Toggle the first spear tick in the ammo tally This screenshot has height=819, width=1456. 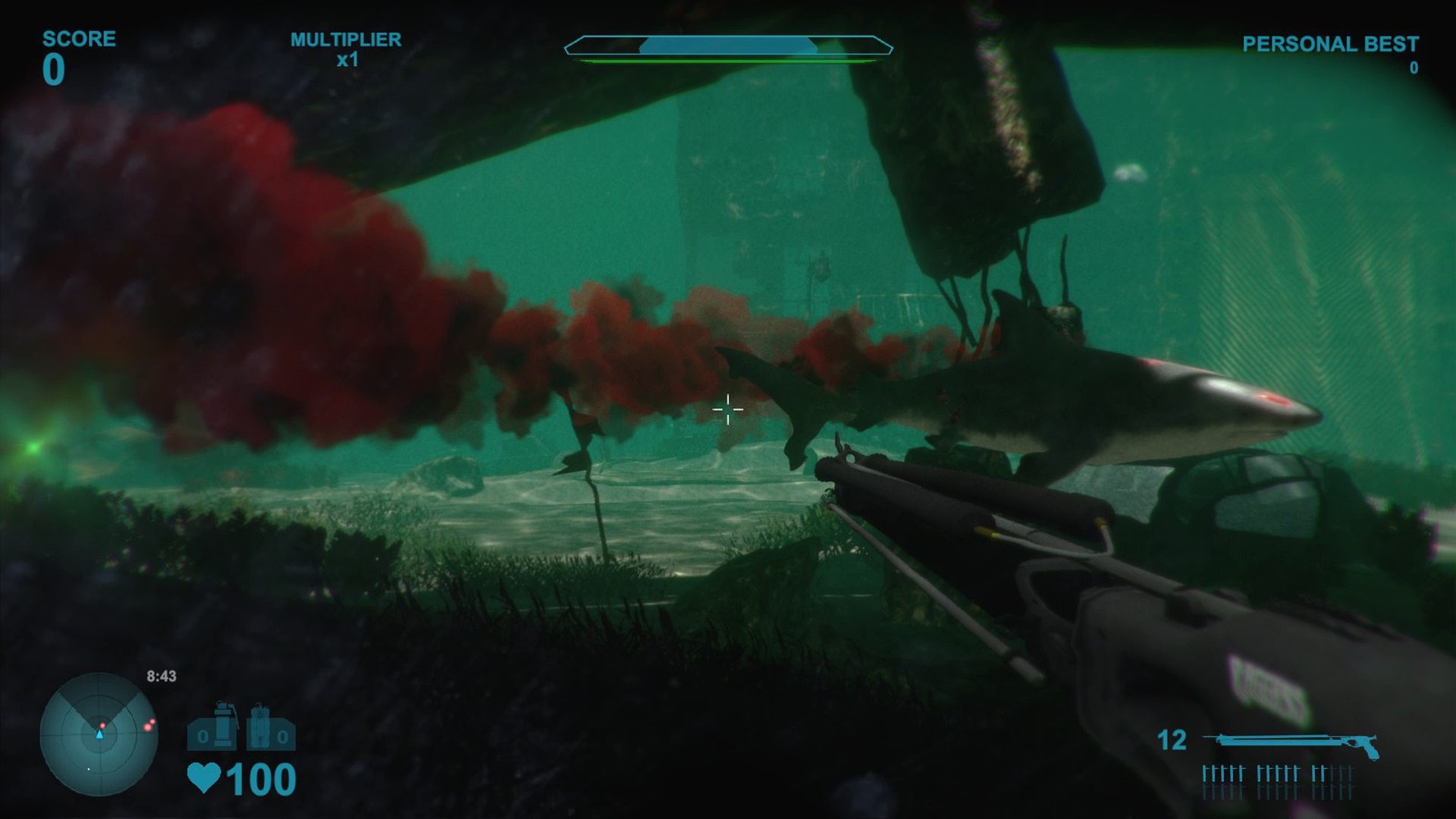(x=1206, y=773)
